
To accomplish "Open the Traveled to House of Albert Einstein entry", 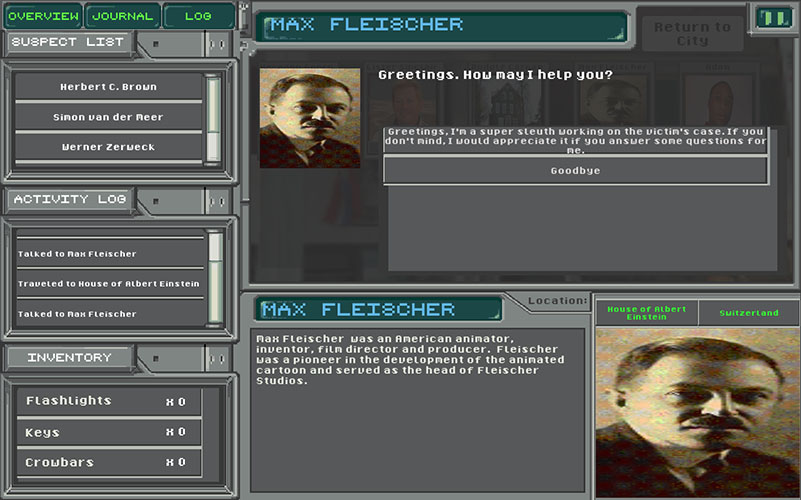I will point(108,284).
